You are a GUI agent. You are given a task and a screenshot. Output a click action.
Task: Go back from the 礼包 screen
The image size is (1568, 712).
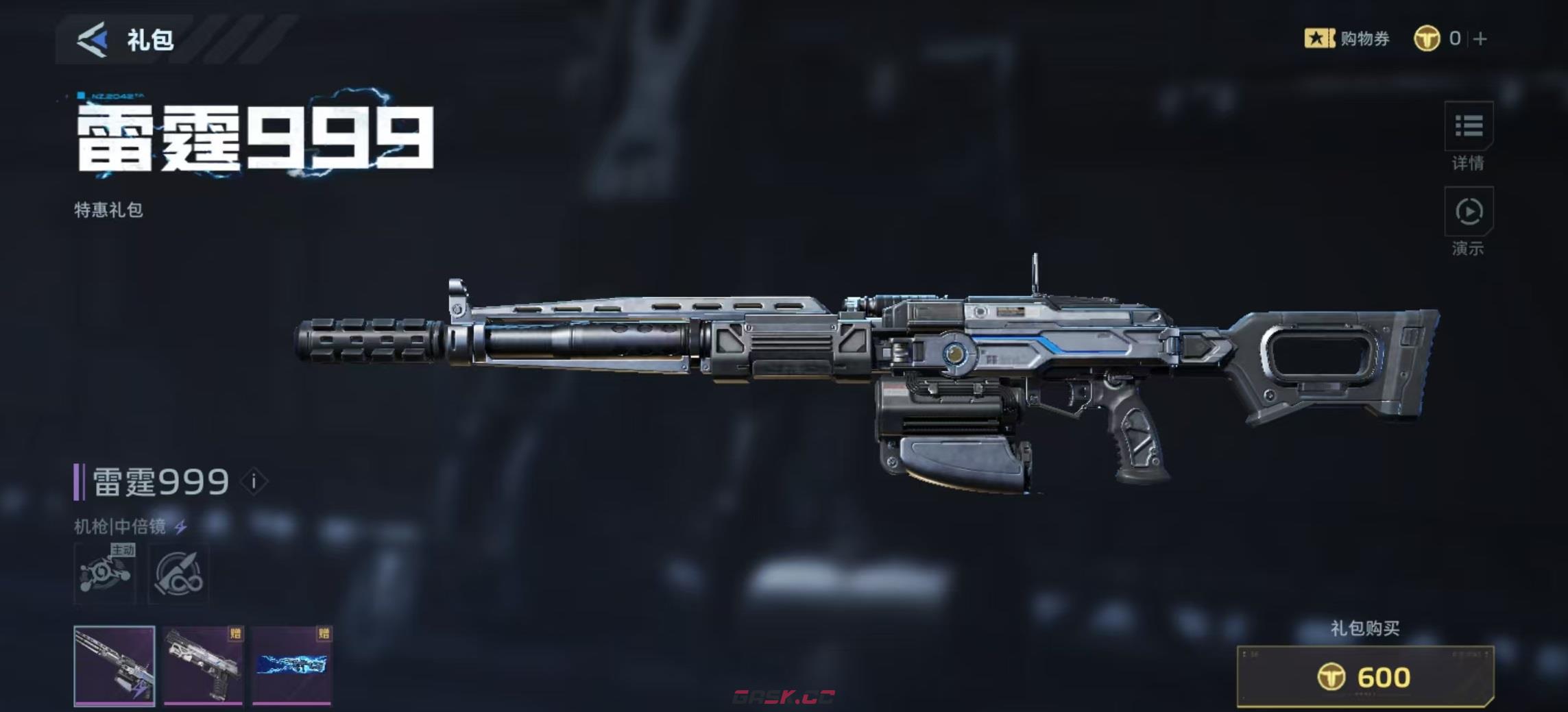click(x=92, y=40)
